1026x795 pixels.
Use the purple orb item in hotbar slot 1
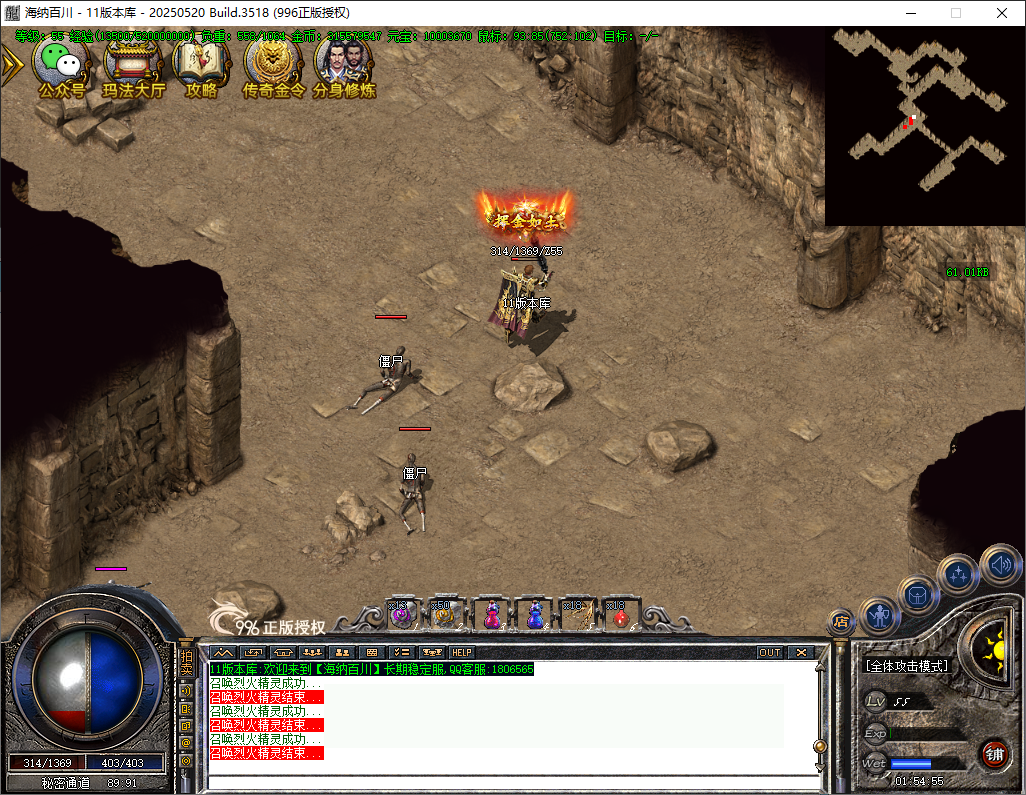point(403,615)
